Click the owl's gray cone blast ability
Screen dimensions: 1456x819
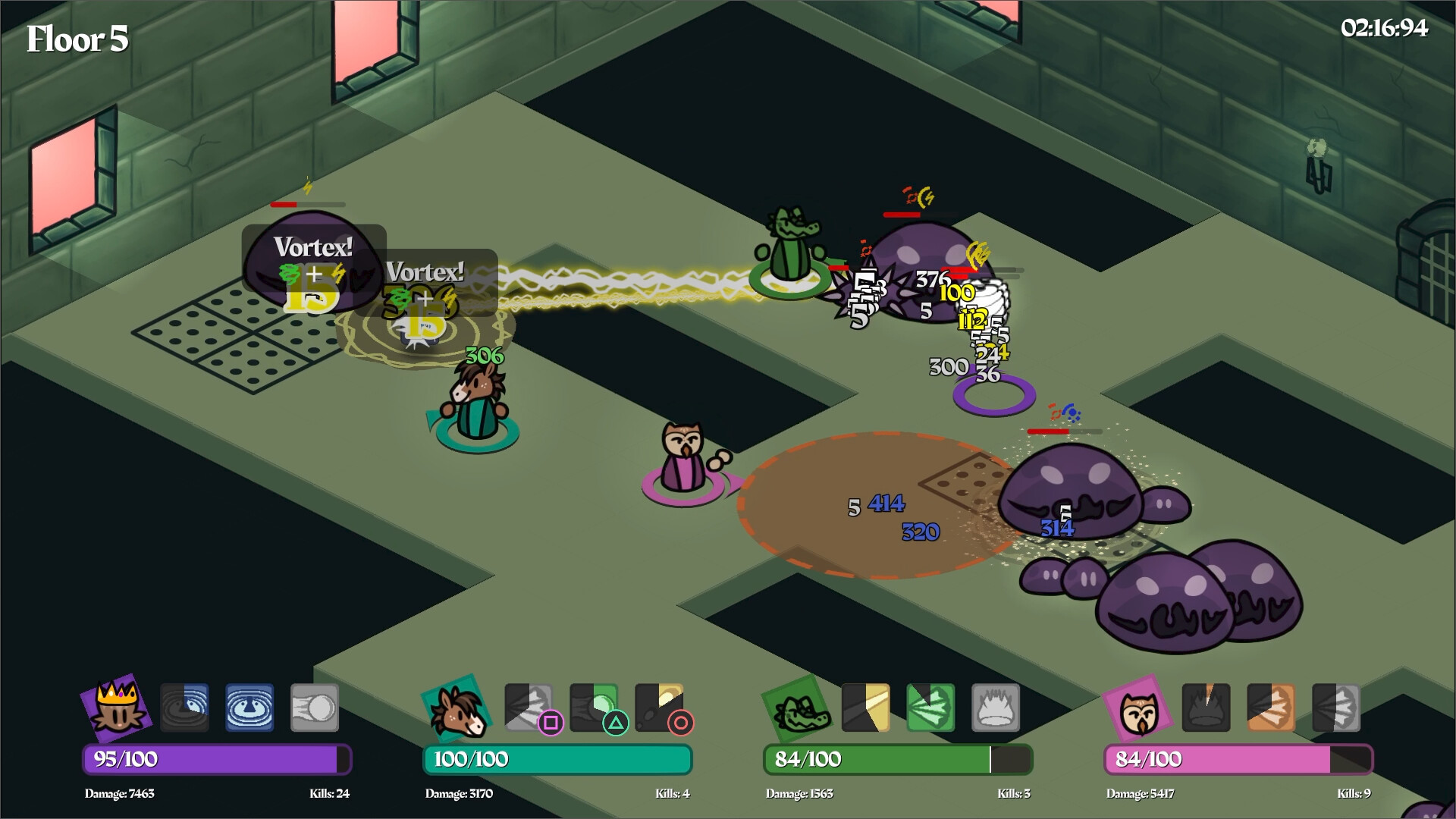point(1336,708)
